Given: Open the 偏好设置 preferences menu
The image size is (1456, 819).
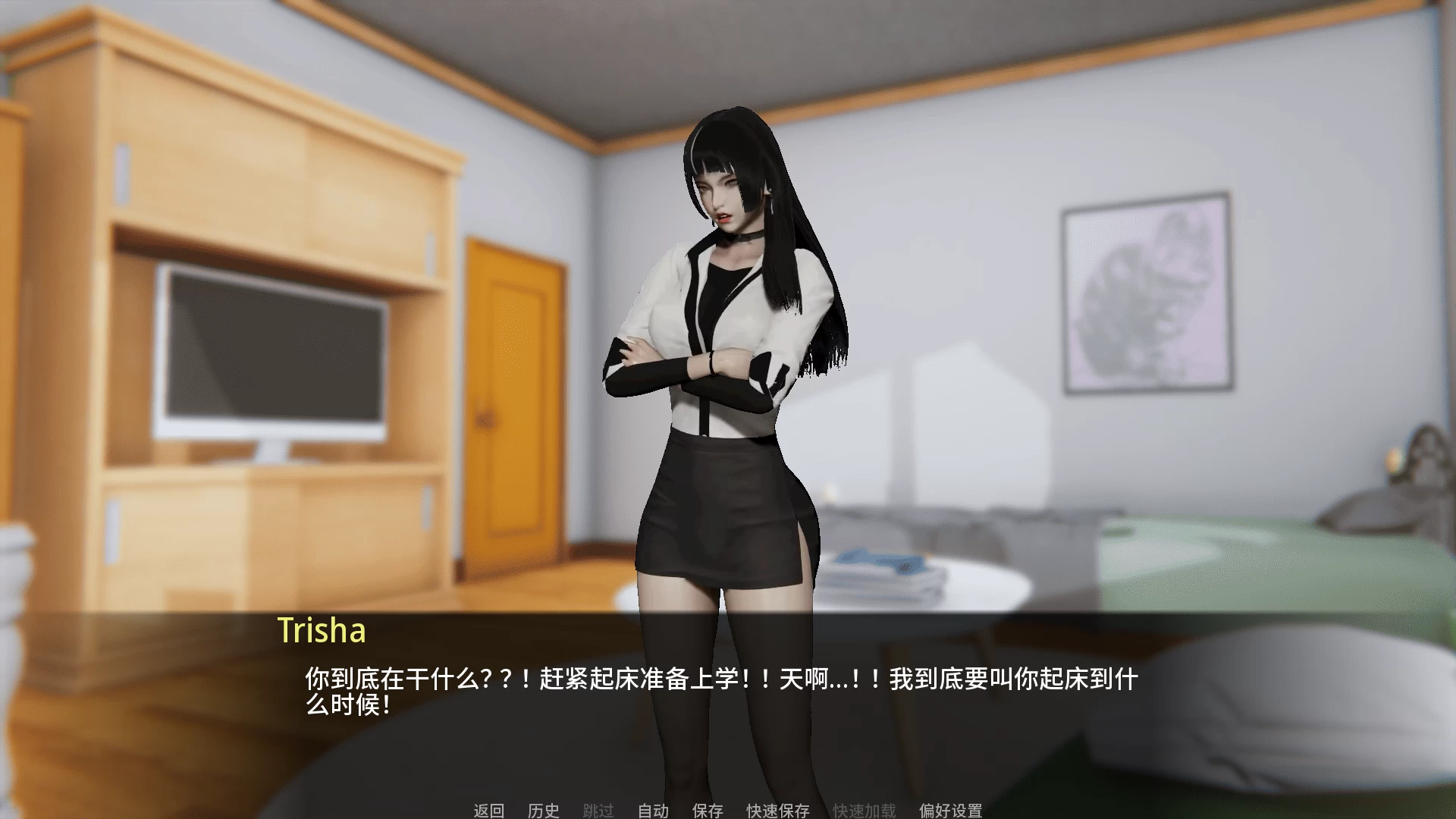Looking at the screenshot, I should coord(950,811).
